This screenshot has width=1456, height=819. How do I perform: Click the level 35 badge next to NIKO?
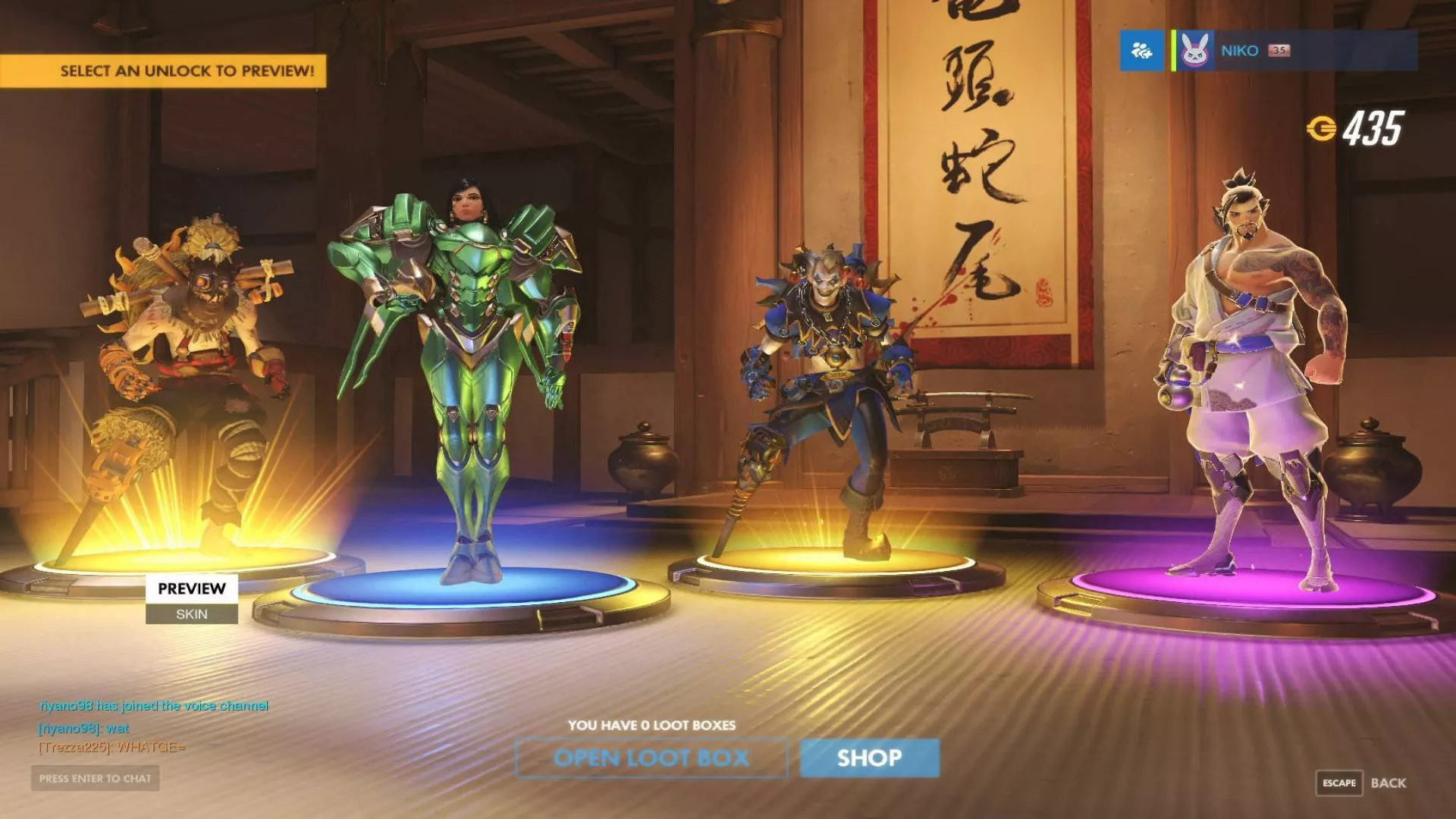pyautogui.click(x=1280, y=50)
